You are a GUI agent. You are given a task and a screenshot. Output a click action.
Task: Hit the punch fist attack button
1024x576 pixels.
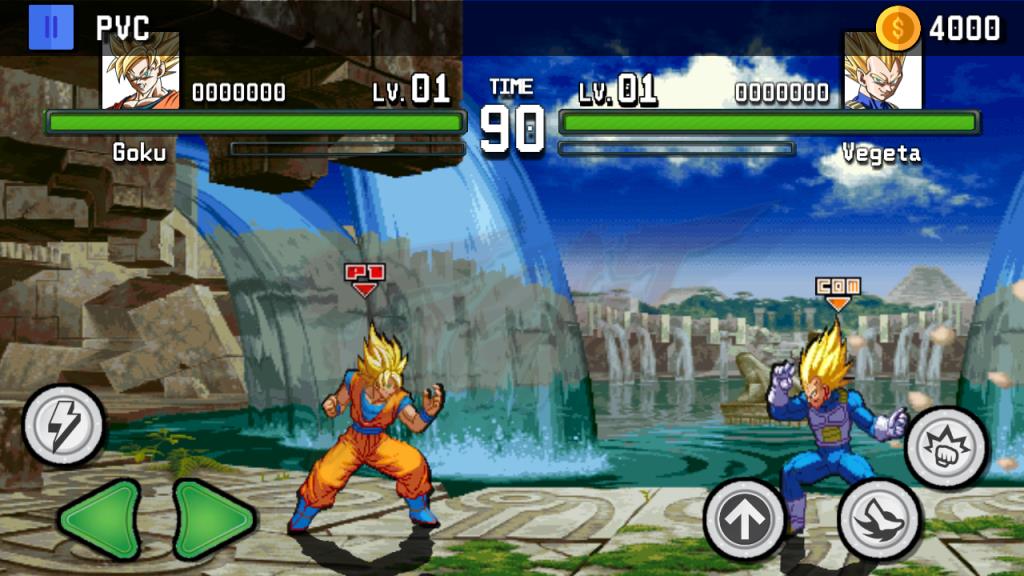coord(946,447)
